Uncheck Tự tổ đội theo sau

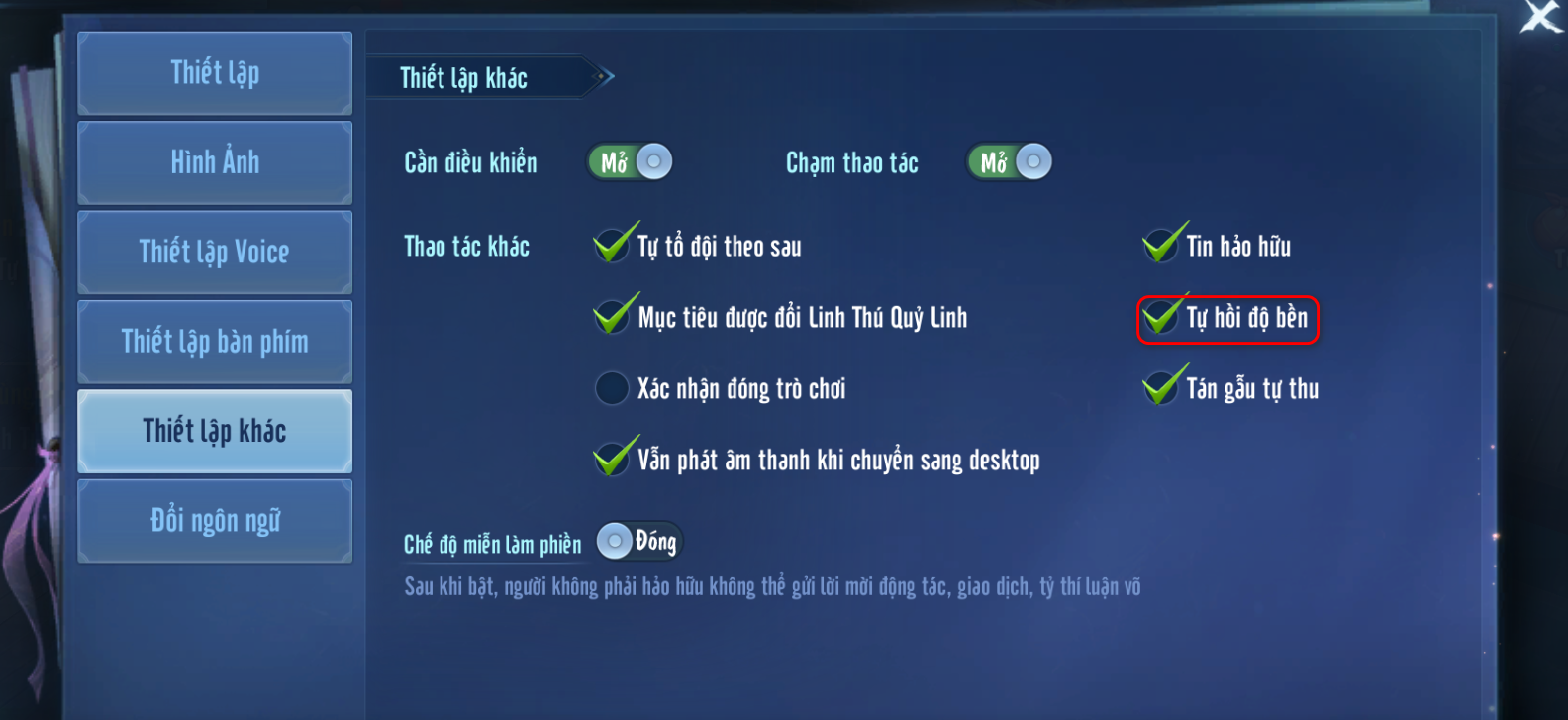point(612,246)
